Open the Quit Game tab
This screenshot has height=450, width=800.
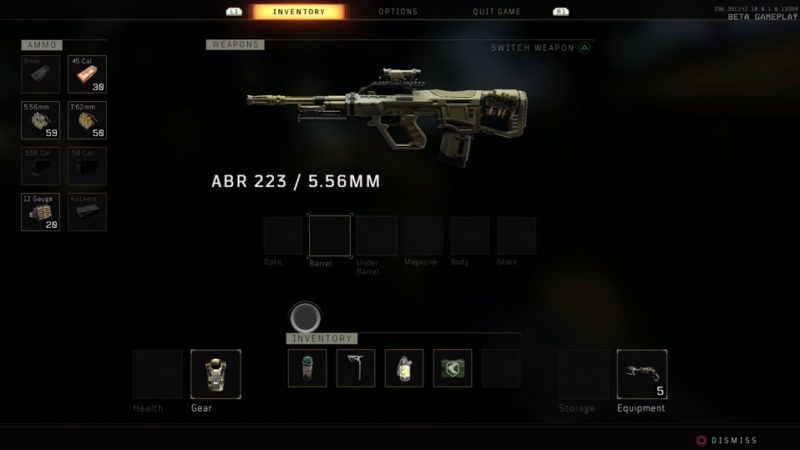496,12
